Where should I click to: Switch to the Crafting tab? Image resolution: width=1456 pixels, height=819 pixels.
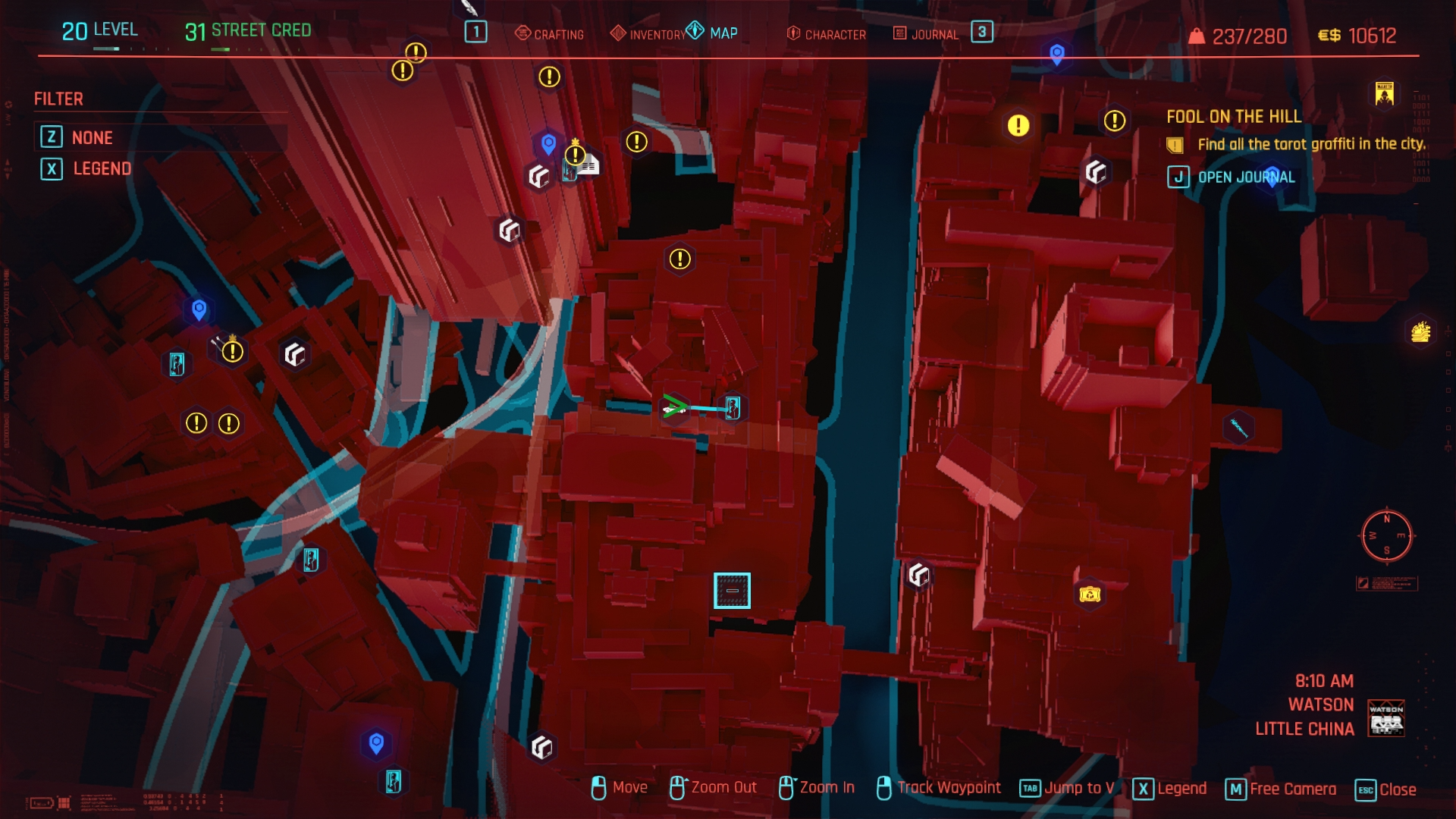pos(550,34)
